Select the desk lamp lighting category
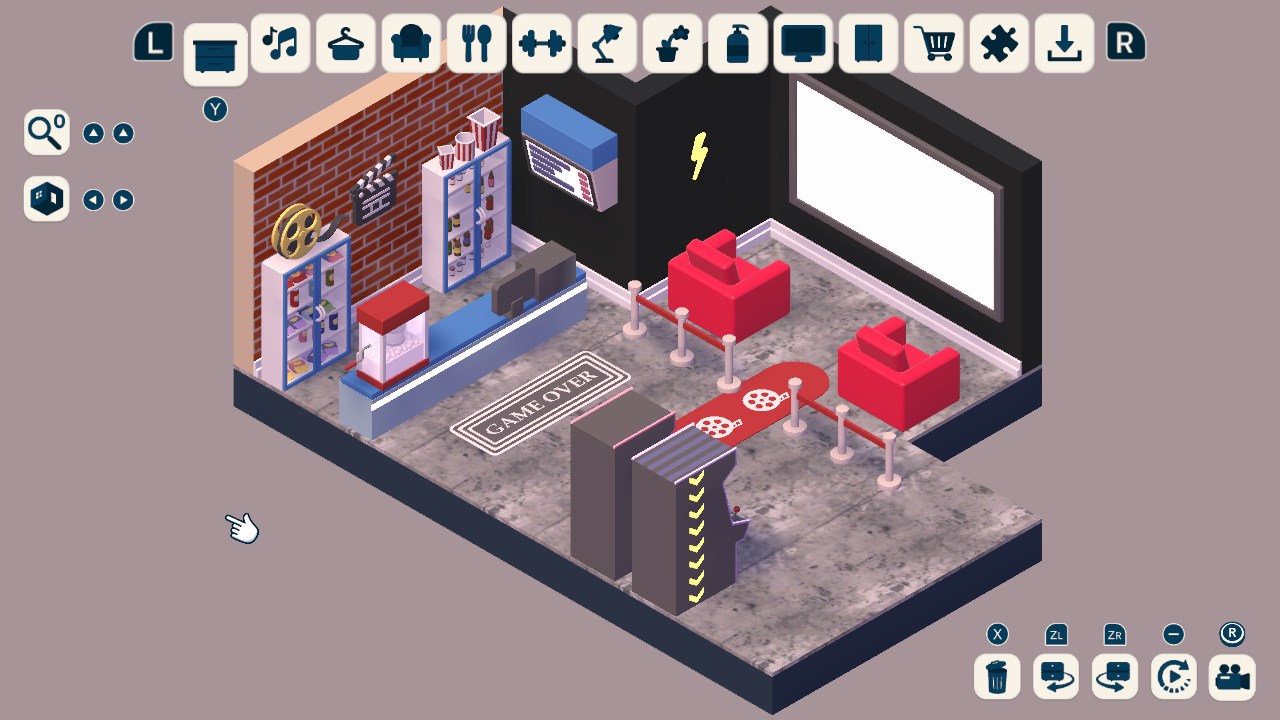Screen dimensions: 1280x720 [x=607, y=44]
